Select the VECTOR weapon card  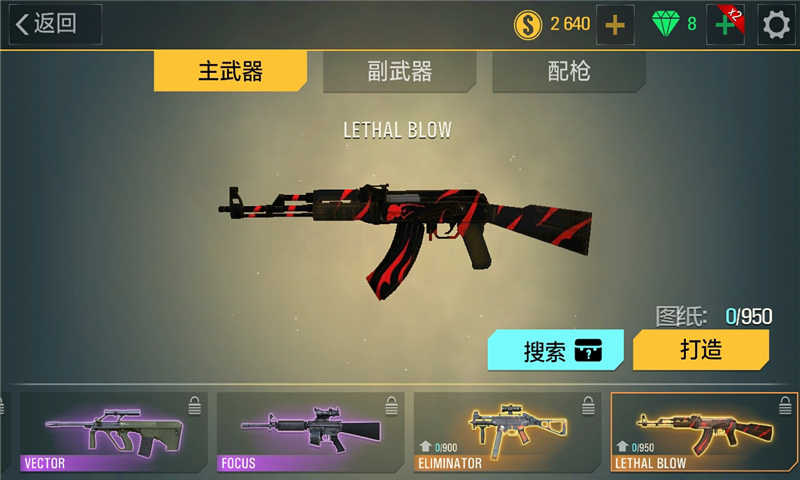113,432
